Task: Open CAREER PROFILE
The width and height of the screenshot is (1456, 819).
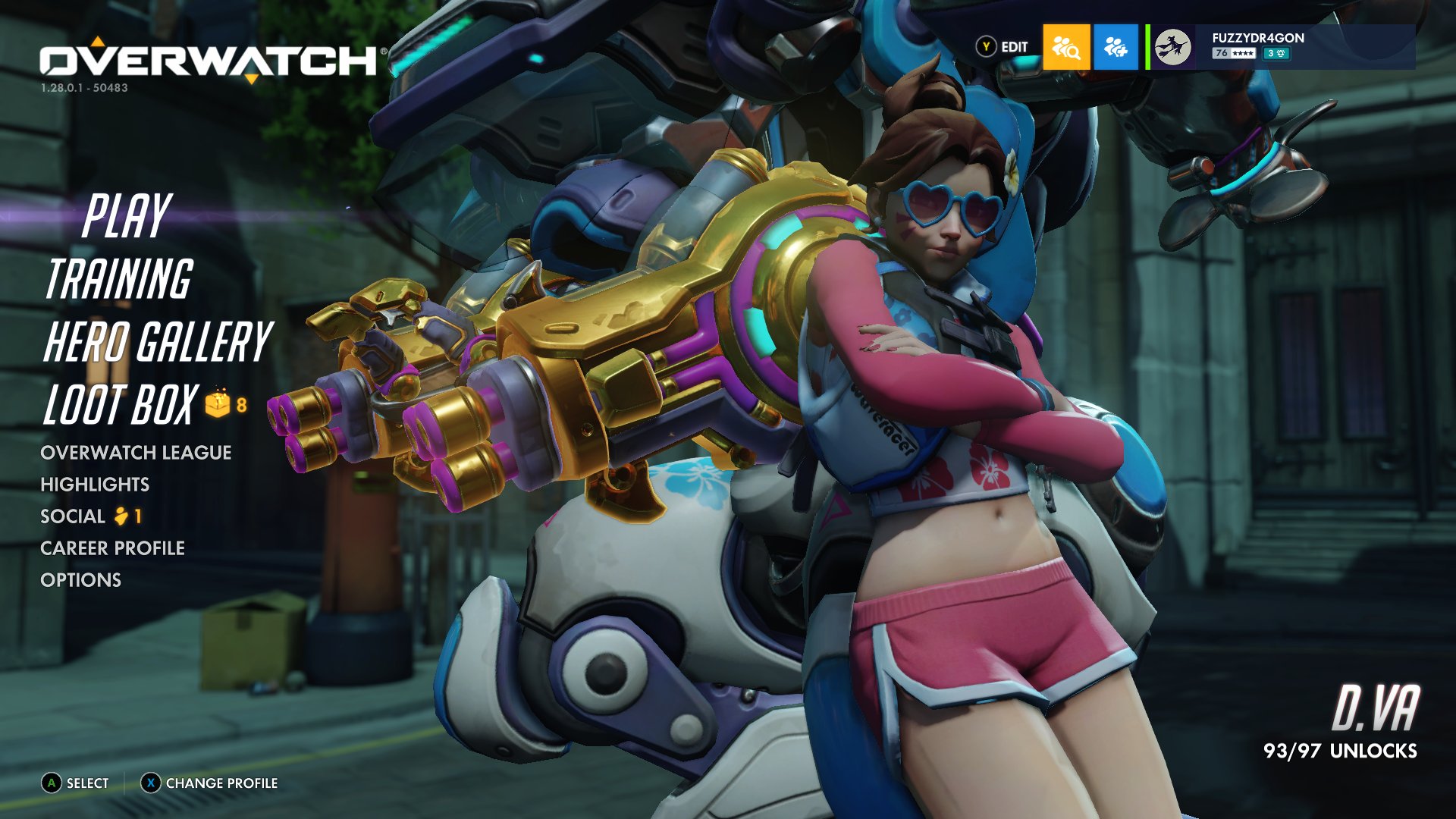Action: 113,548
